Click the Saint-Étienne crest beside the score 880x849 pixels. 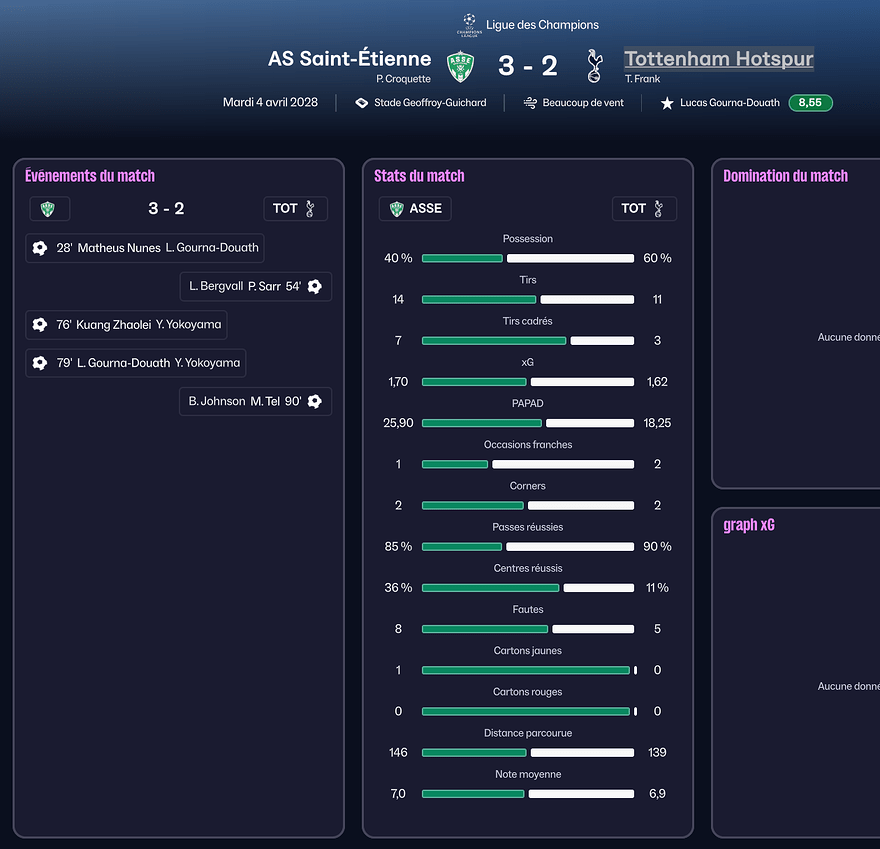[460, 66]
